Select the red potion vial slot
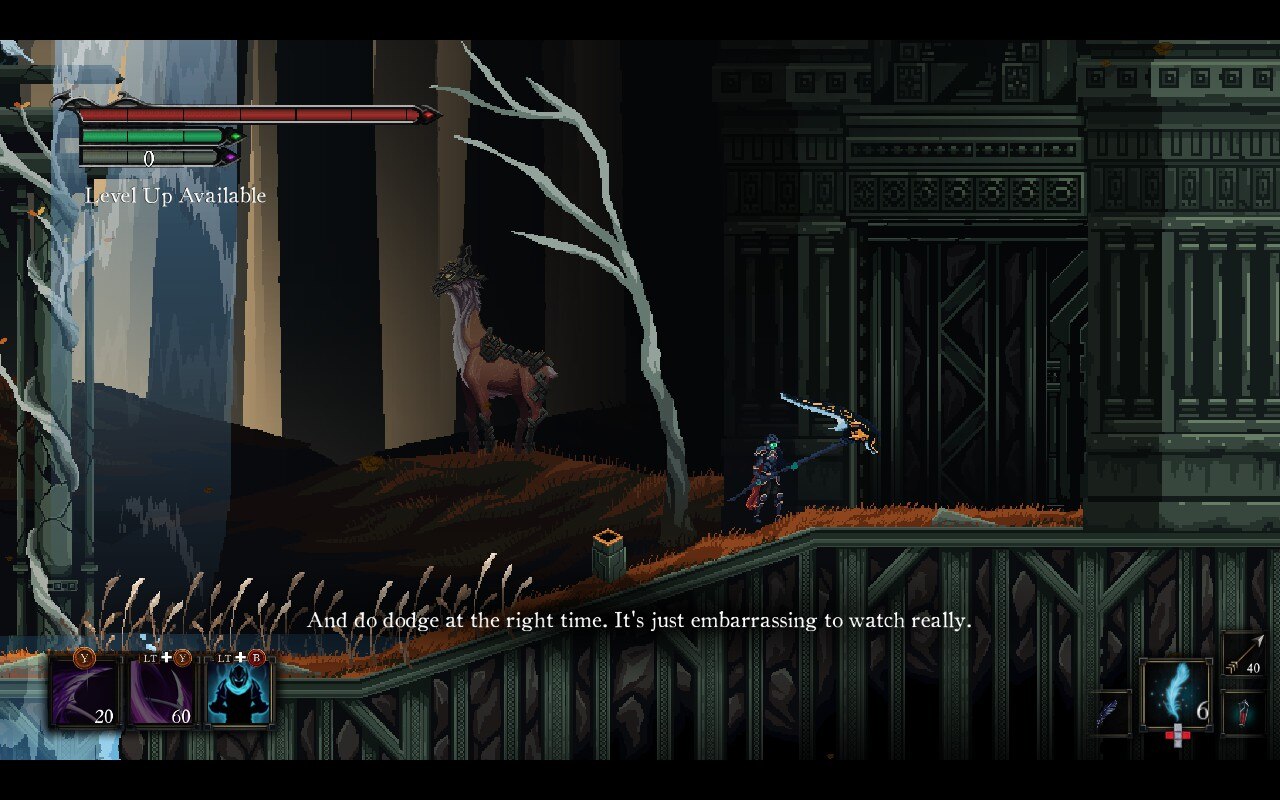This screenshot has height=800, width=1280. coord(1243,713)
